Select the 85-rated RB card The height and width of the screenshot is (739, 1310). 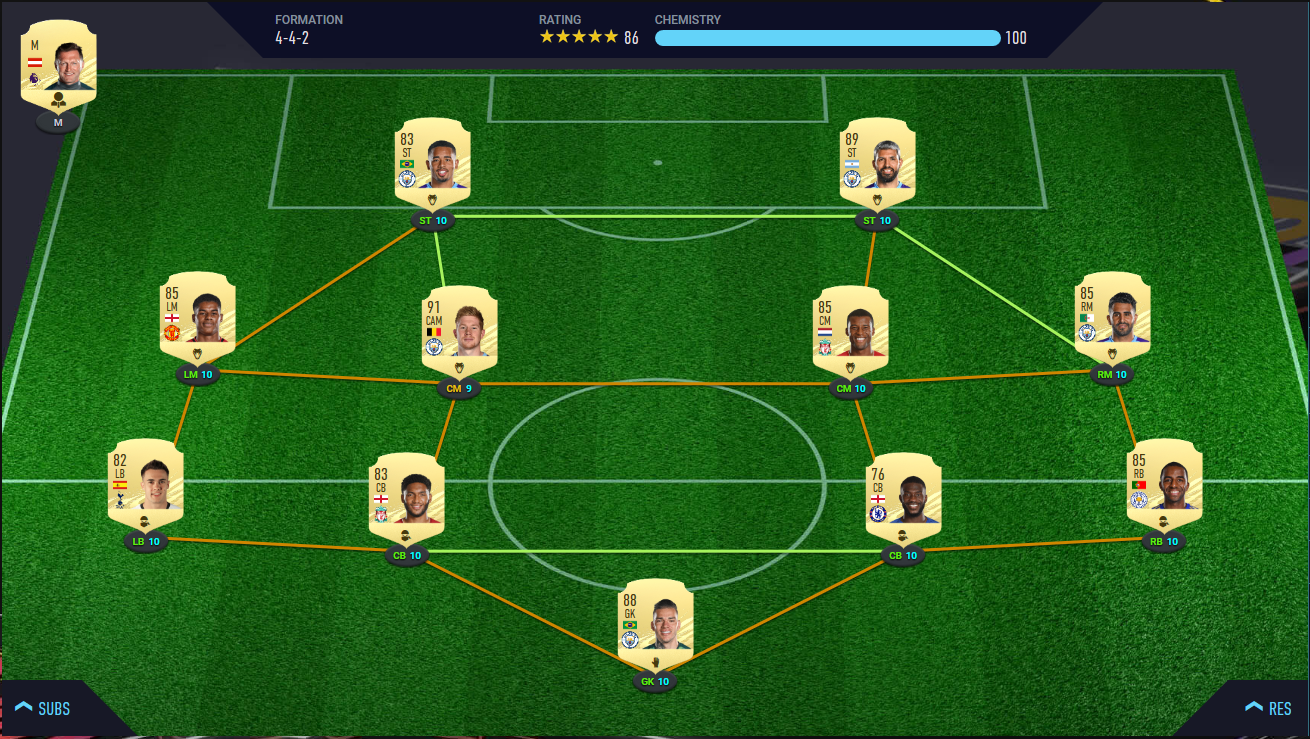pos(1164,483)
